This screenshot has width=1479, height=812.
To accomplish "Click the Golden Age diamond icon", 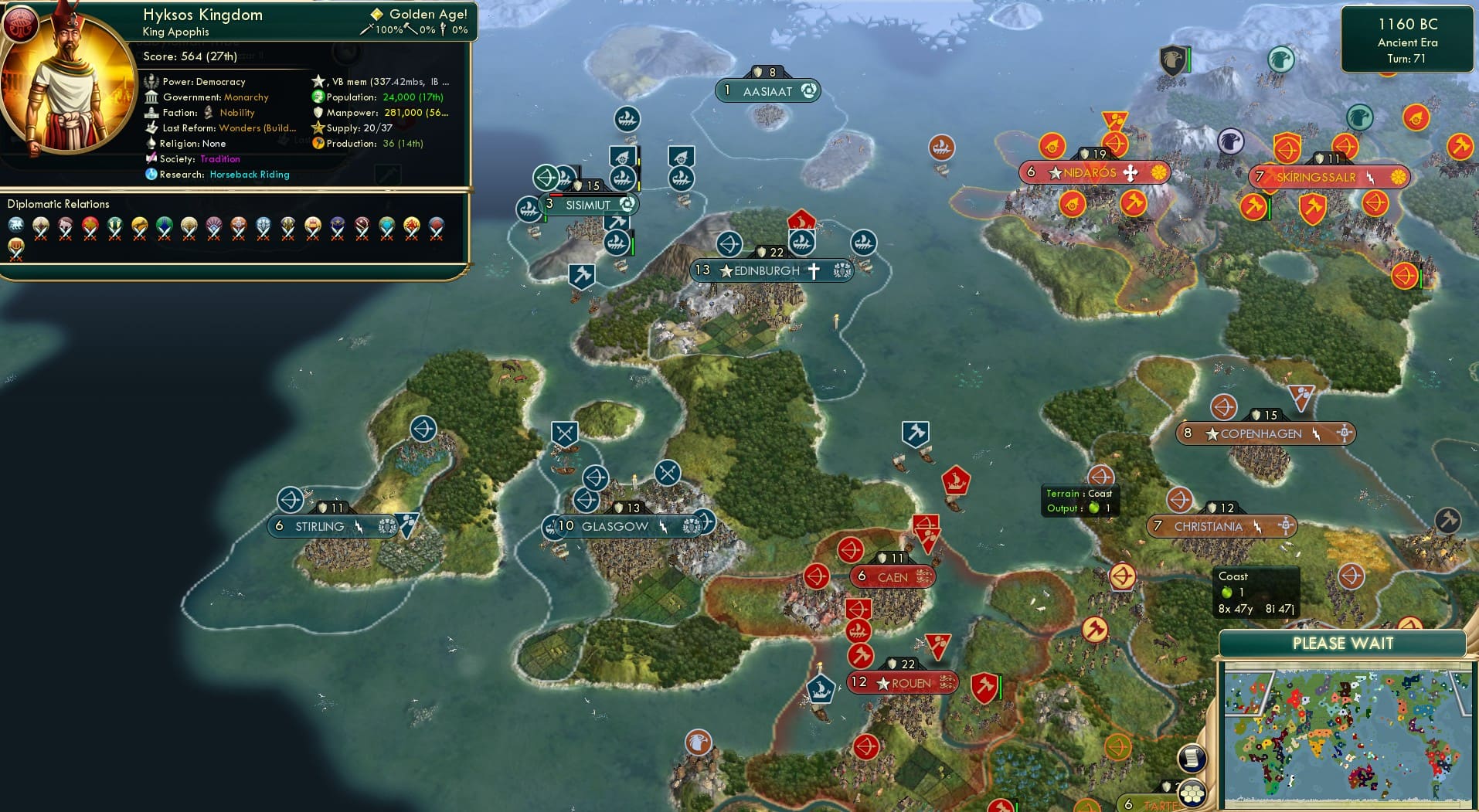I will [376, 14].
